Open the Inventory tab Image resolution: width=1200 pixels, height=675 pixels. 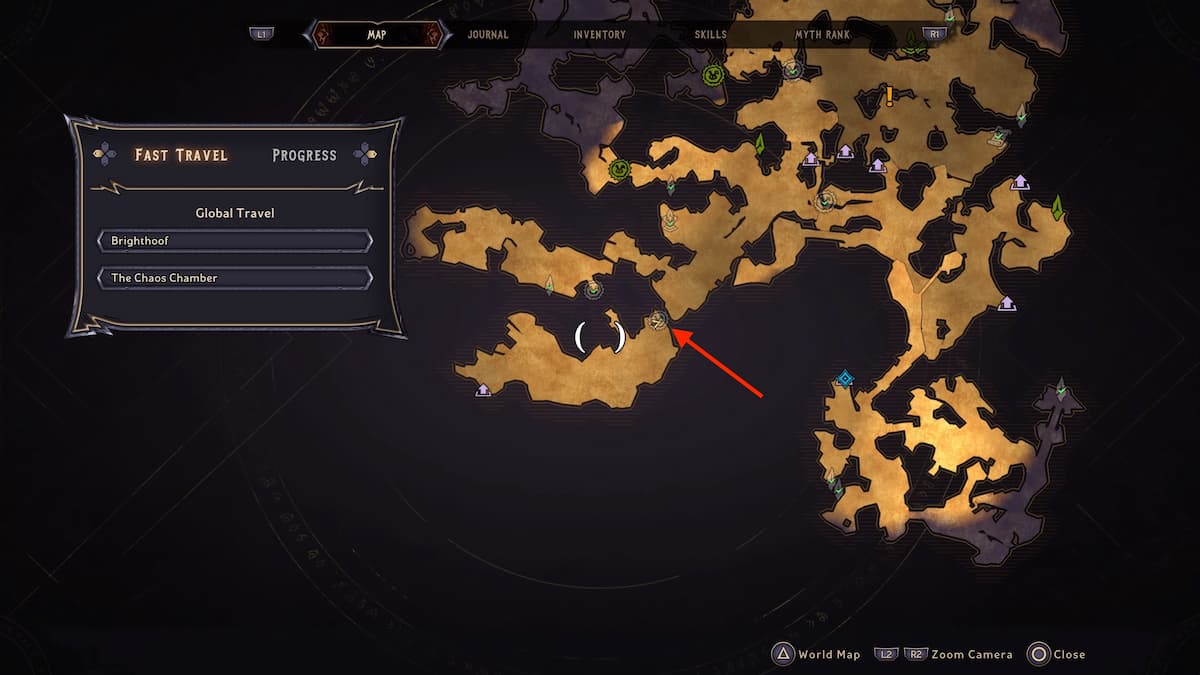(x=600, y=35)
